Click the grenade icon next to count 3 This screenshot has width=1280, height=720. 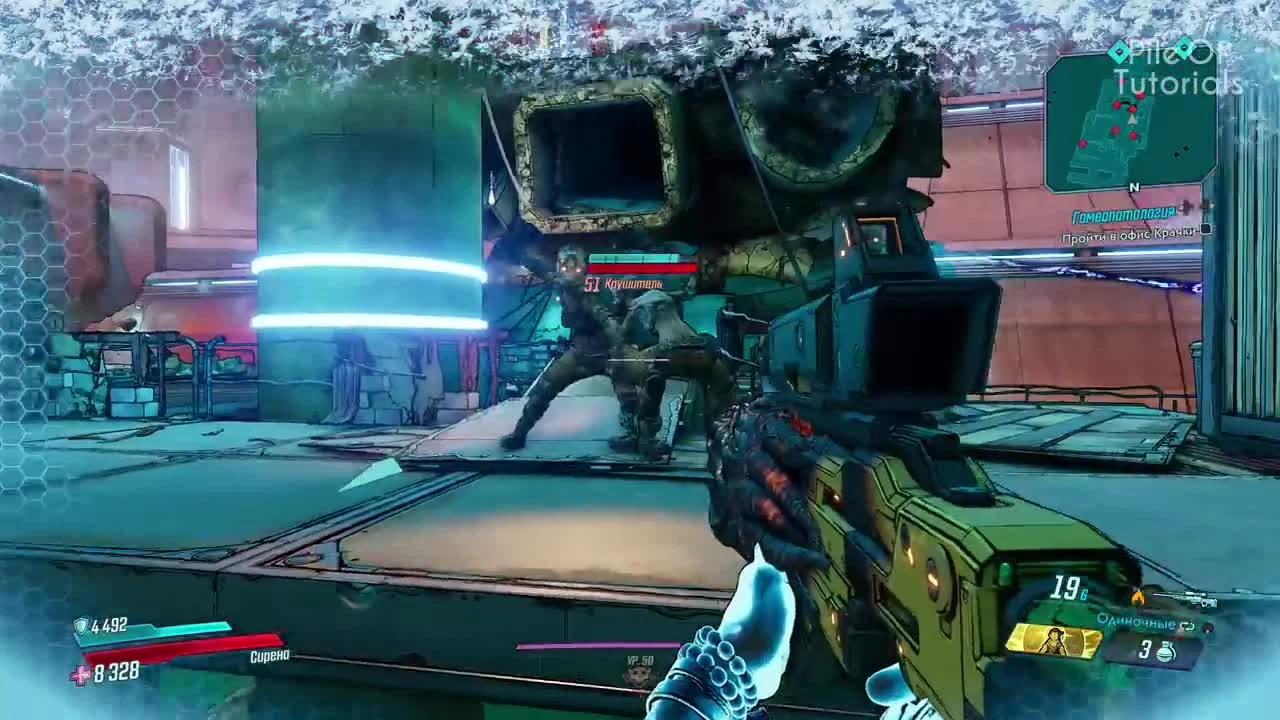pyautogui.click(x=1165, y=652)
